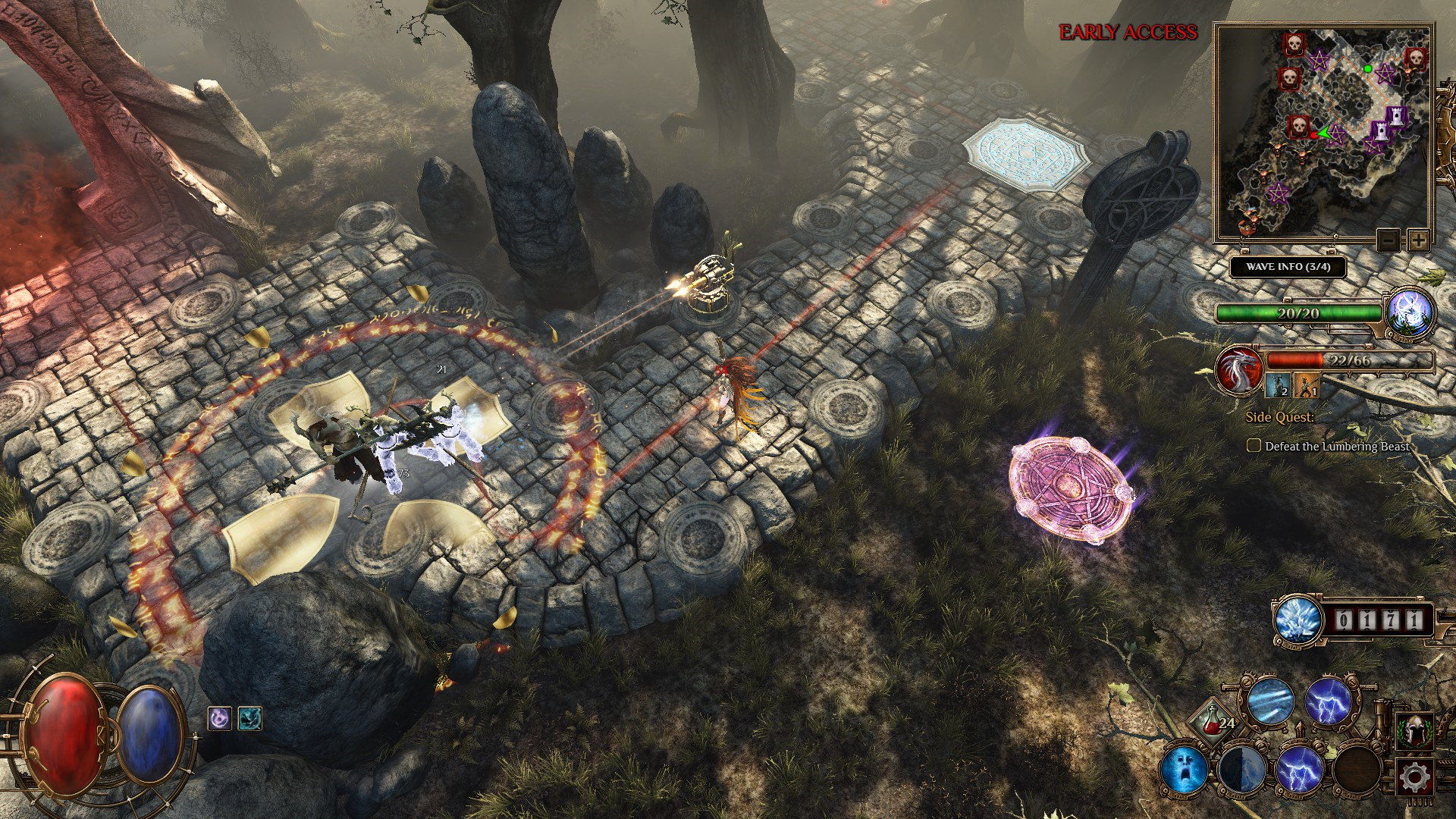Zoom out the minimap with the minus button
Viewport: 1456px width, 819px height.
tap(1389, 240)
